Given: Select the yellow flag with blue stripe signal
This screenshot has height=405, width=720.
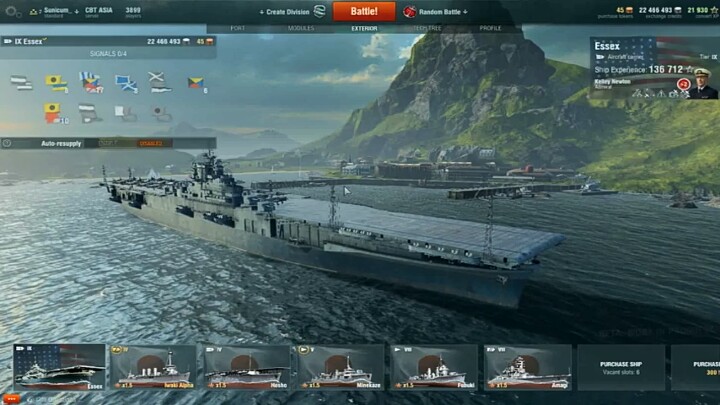Looking at the screenshot, I should tap(56, 83).
